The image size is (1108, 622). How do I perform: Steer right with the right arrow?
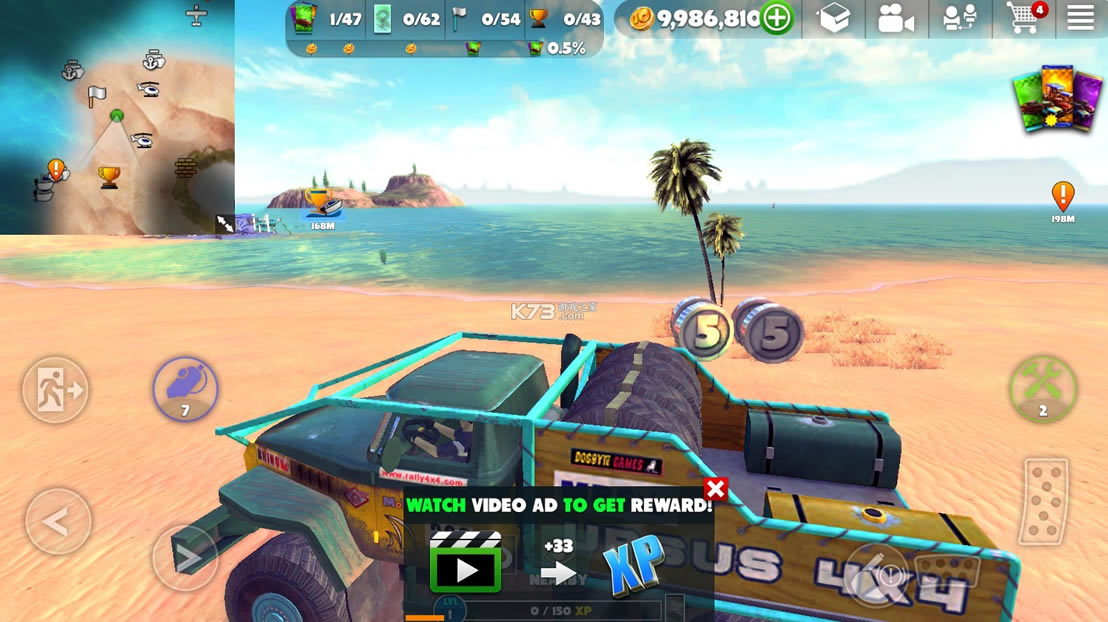click(x=185, y=556)
